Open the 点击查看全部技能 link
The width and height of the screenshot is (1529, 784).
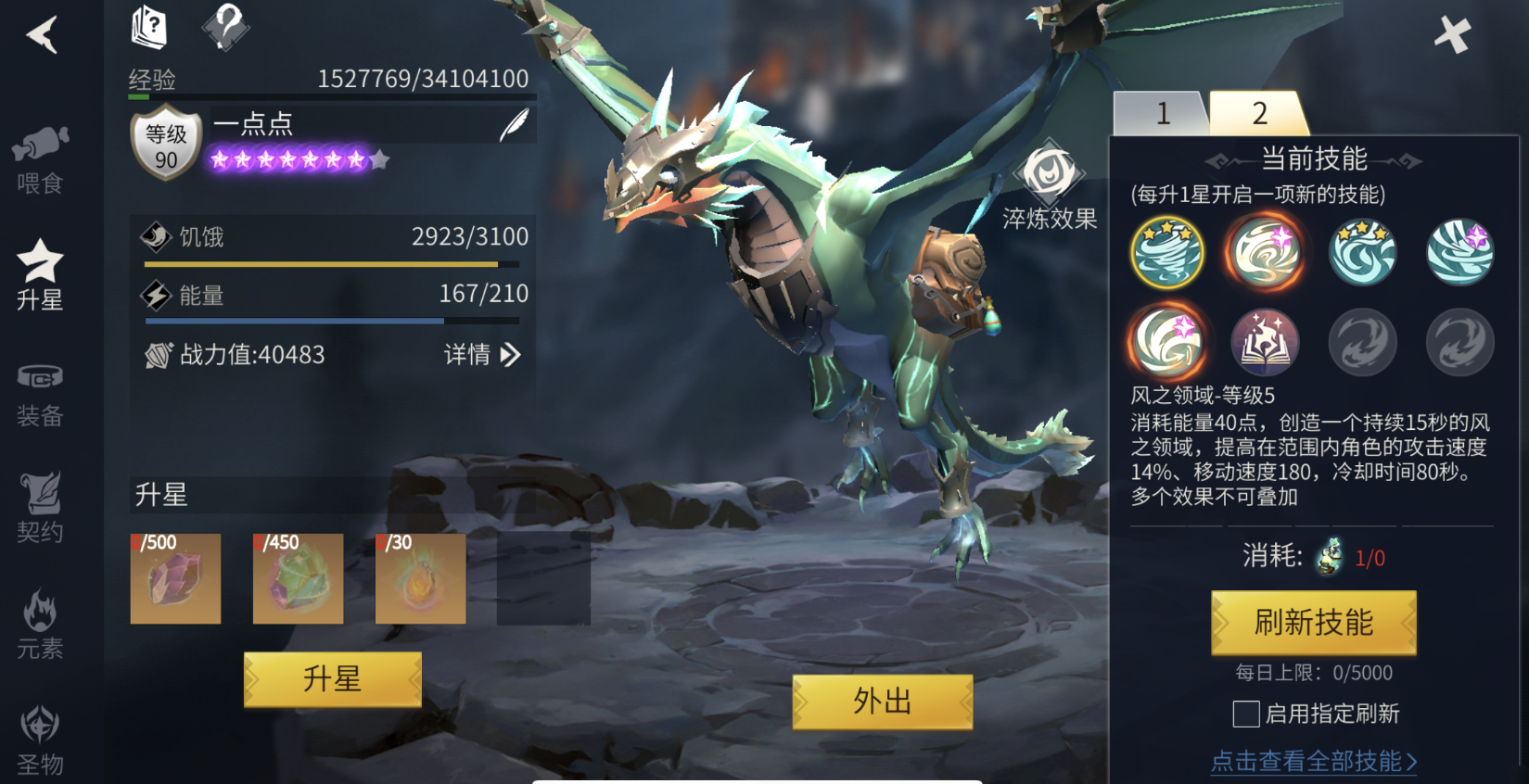1313,761
